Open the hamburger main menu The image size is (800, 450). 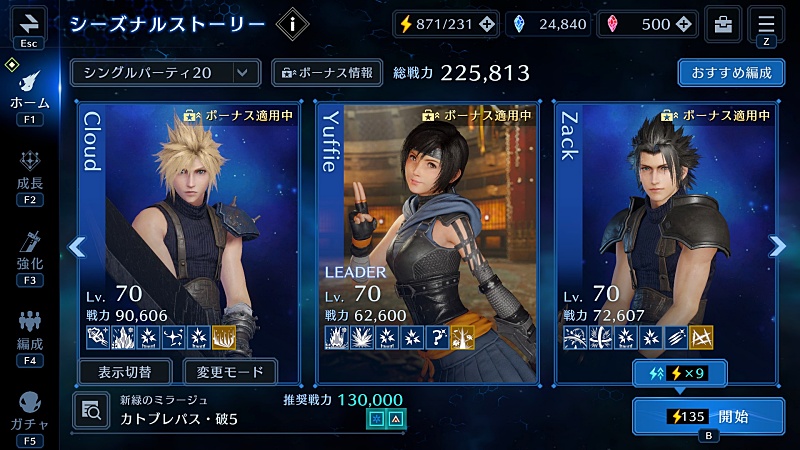[x=767, y=24]
